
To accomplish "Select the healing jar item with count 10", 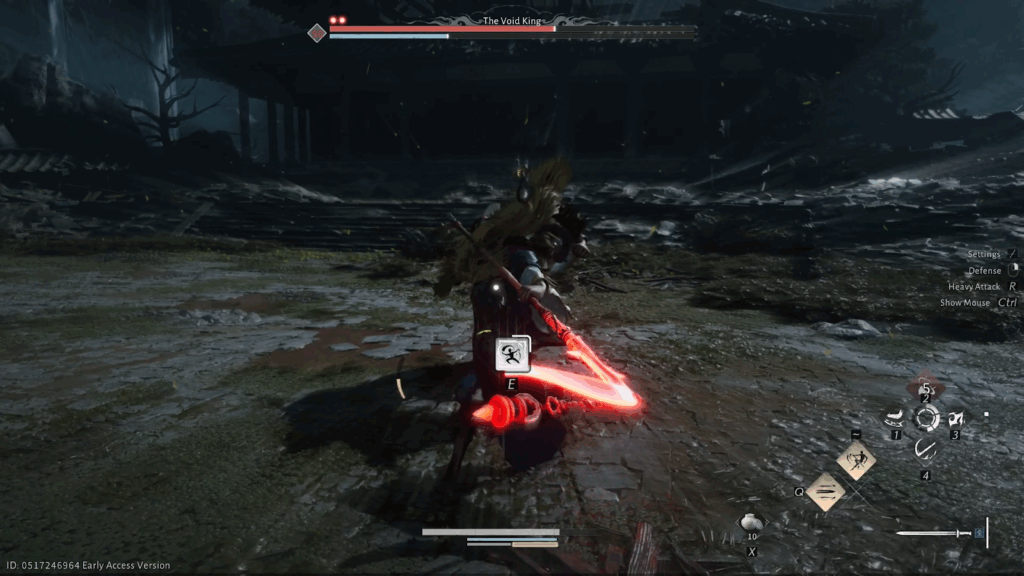I will pos(751,523).
